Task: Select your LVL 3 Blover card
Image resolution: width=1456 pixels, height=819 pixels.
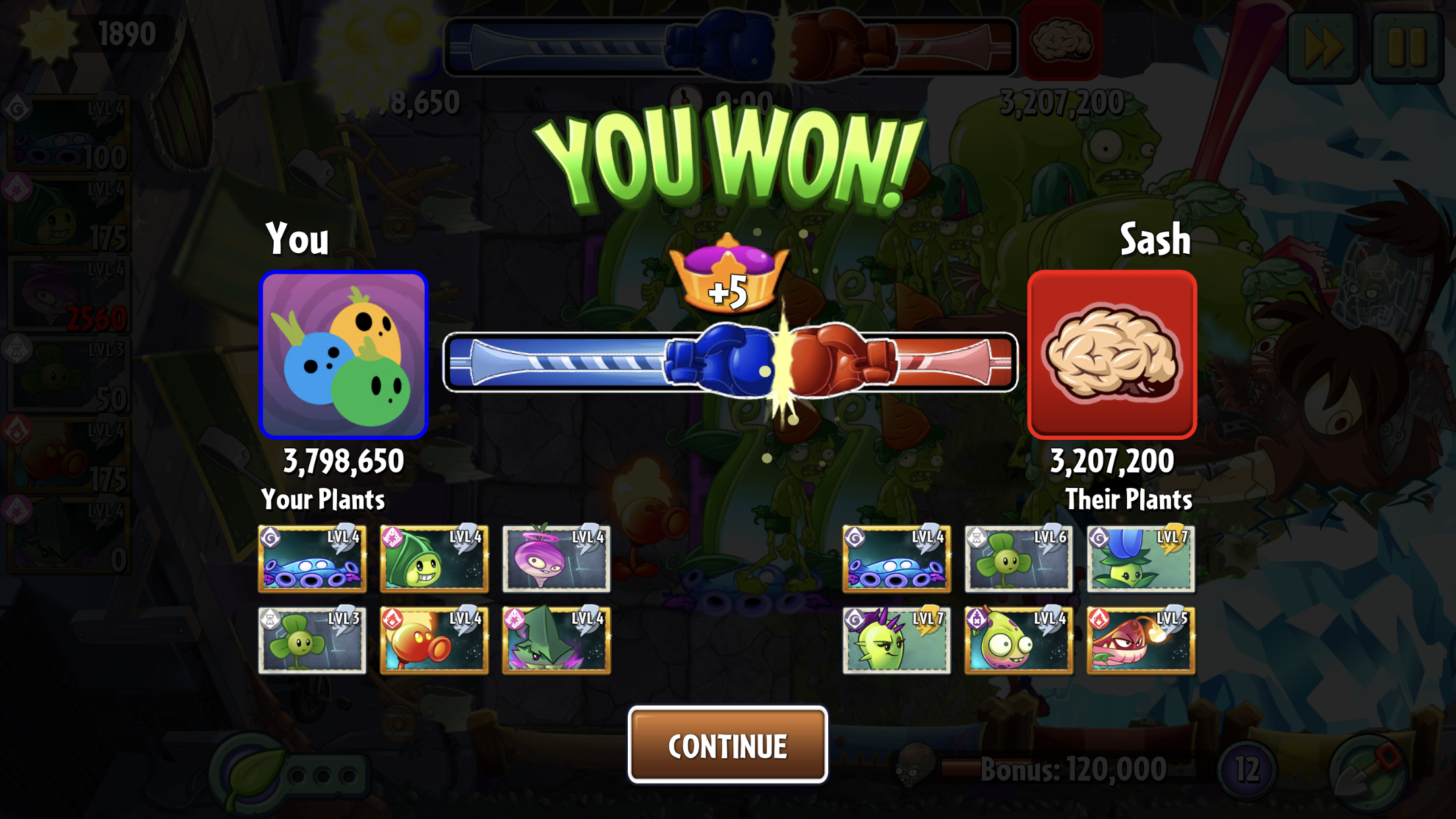Action: (312, 640)
